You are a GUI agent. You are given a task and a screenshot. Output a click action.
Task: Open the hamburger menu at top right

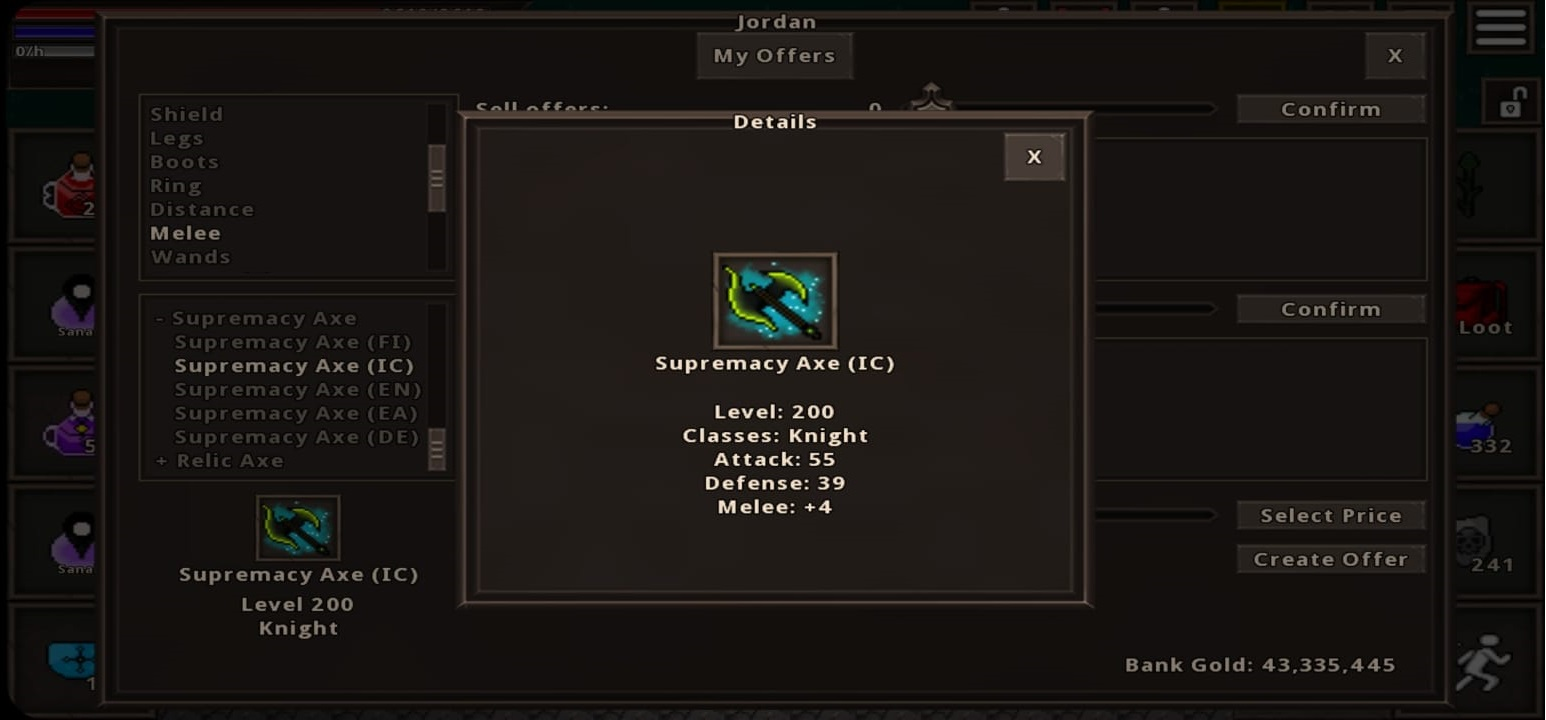click(1500, 28)
